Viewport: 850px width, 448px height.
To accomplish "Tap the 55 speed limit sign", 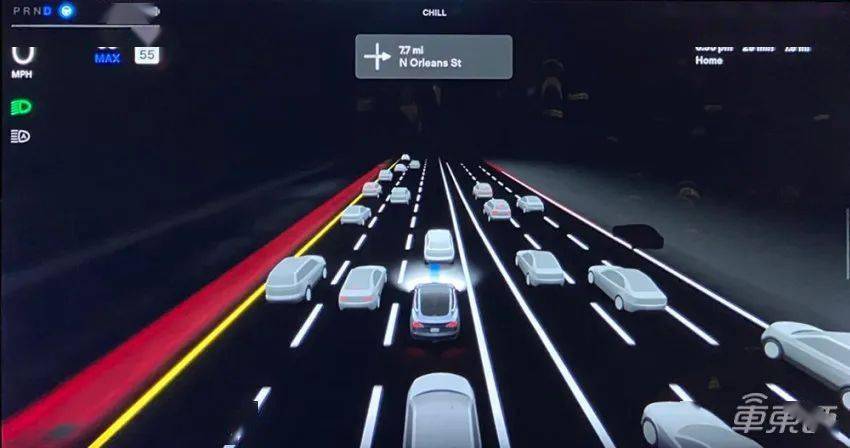I will 146,55.
